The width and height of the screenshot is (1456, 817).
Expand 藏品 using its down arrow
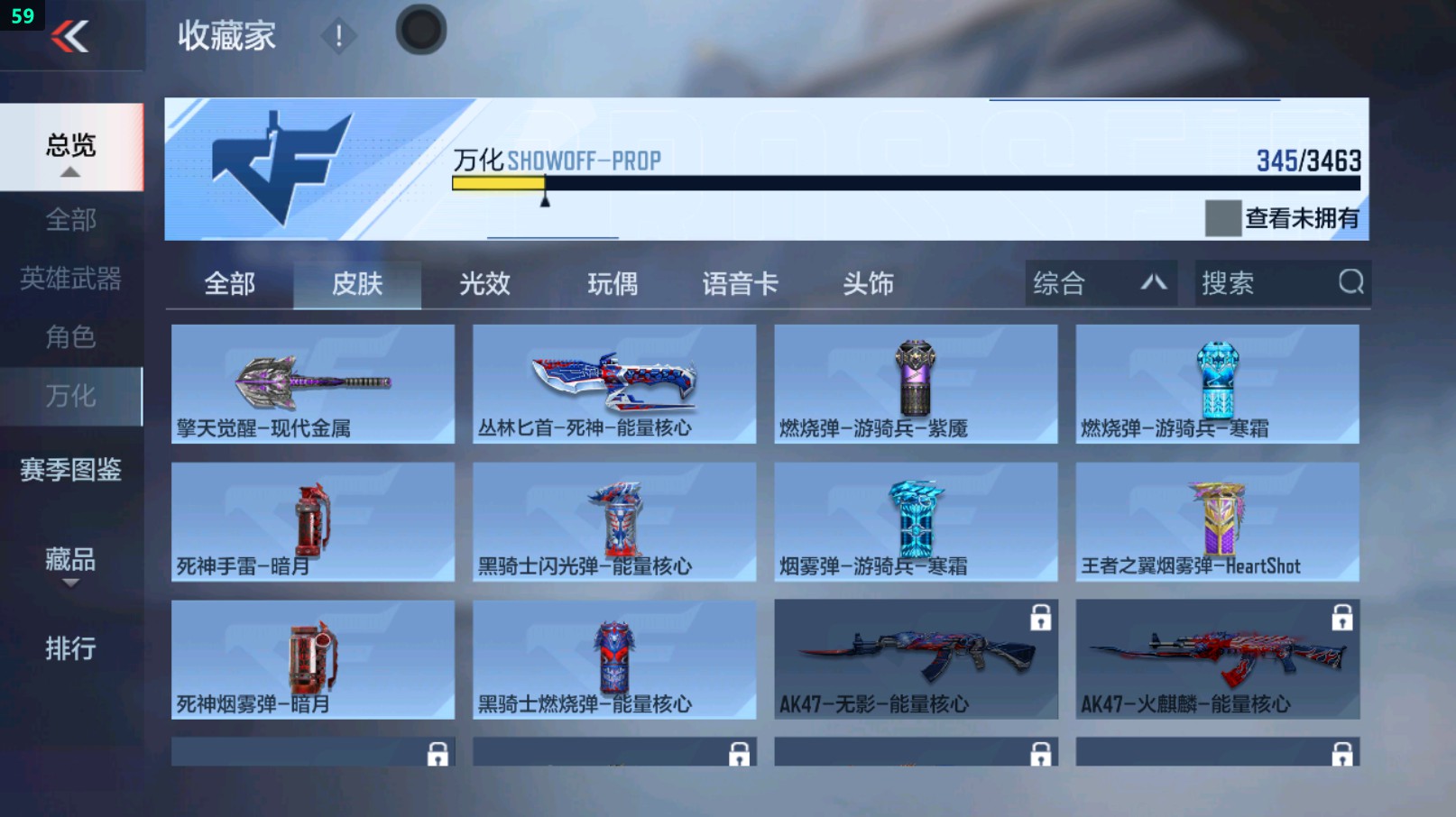[x=70, y=582]
